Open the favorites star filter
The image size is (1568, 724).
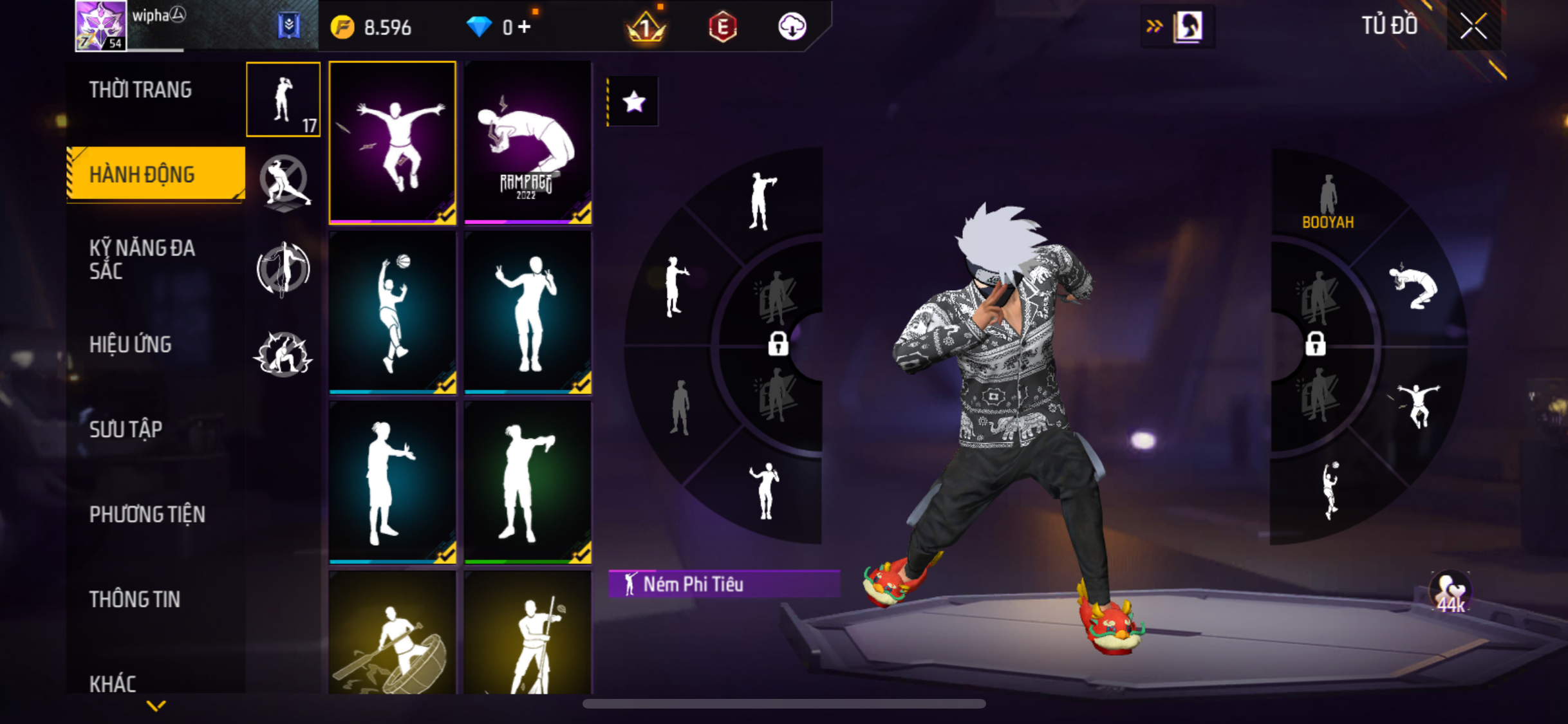(634, 102)
